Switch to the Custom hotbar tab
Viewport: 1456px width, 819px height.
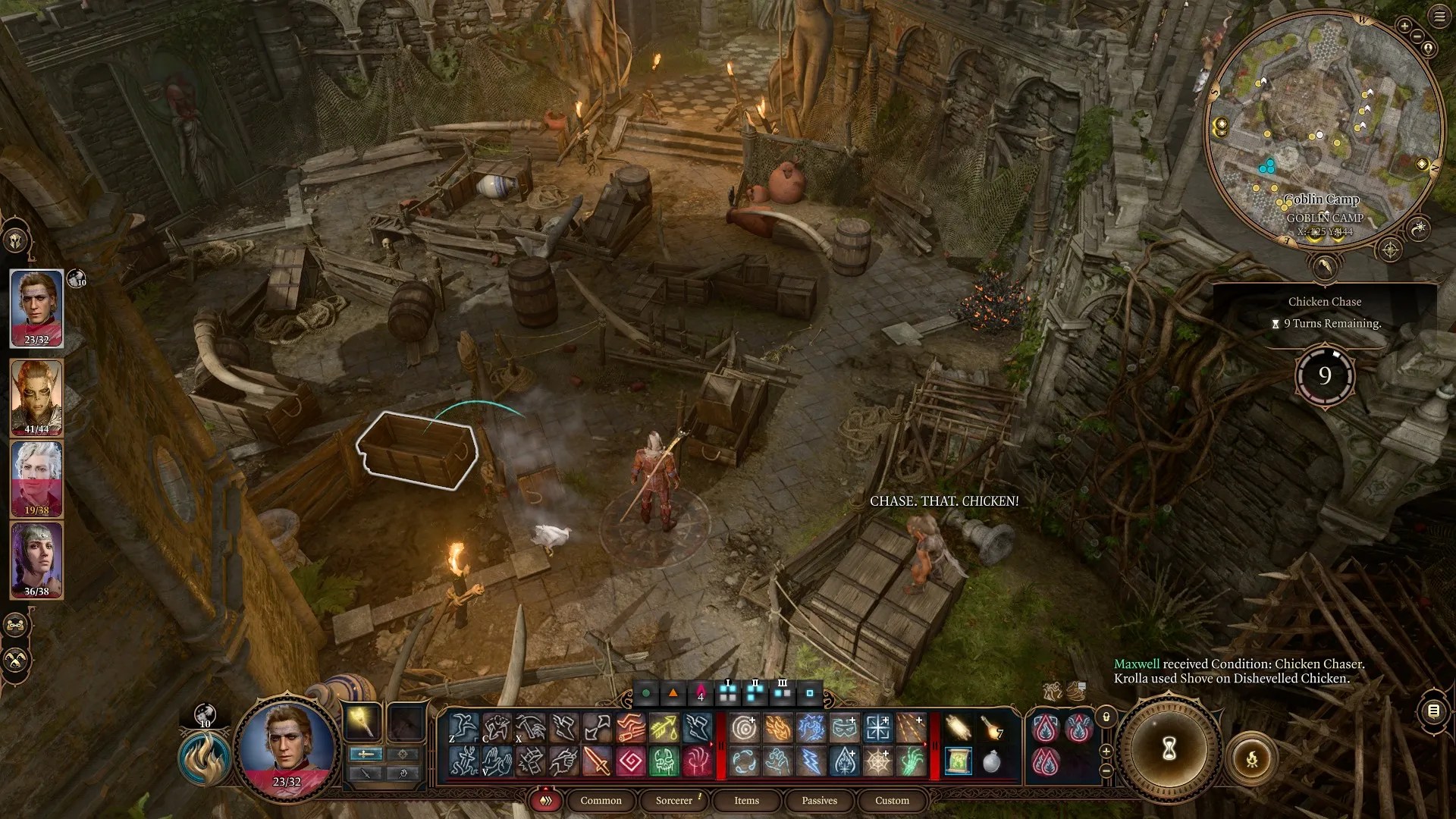pos(892,800)
